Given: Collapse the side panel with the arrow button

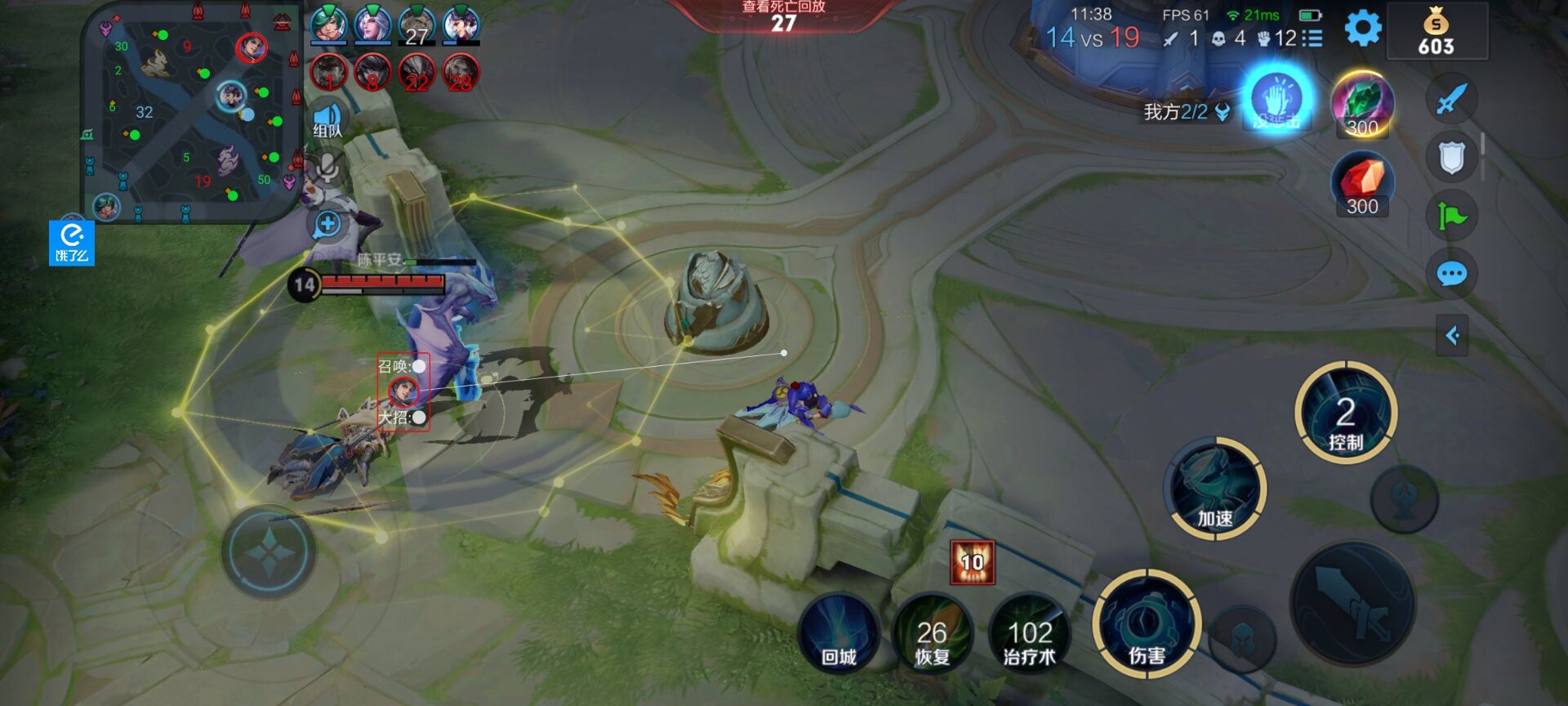Looking at the screenshot, I should (x=1452, y=335).
